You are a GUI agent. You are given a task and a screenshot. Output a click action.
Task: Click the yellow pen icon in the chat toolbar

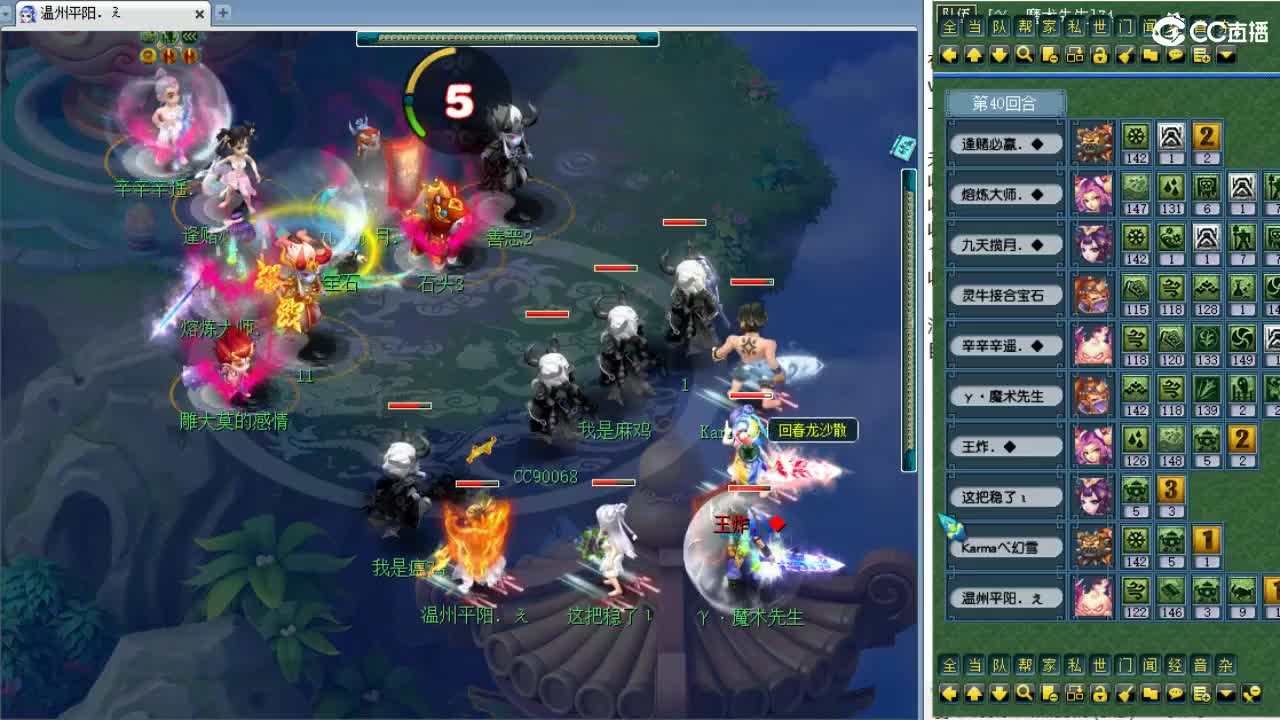pos(1126,56)
